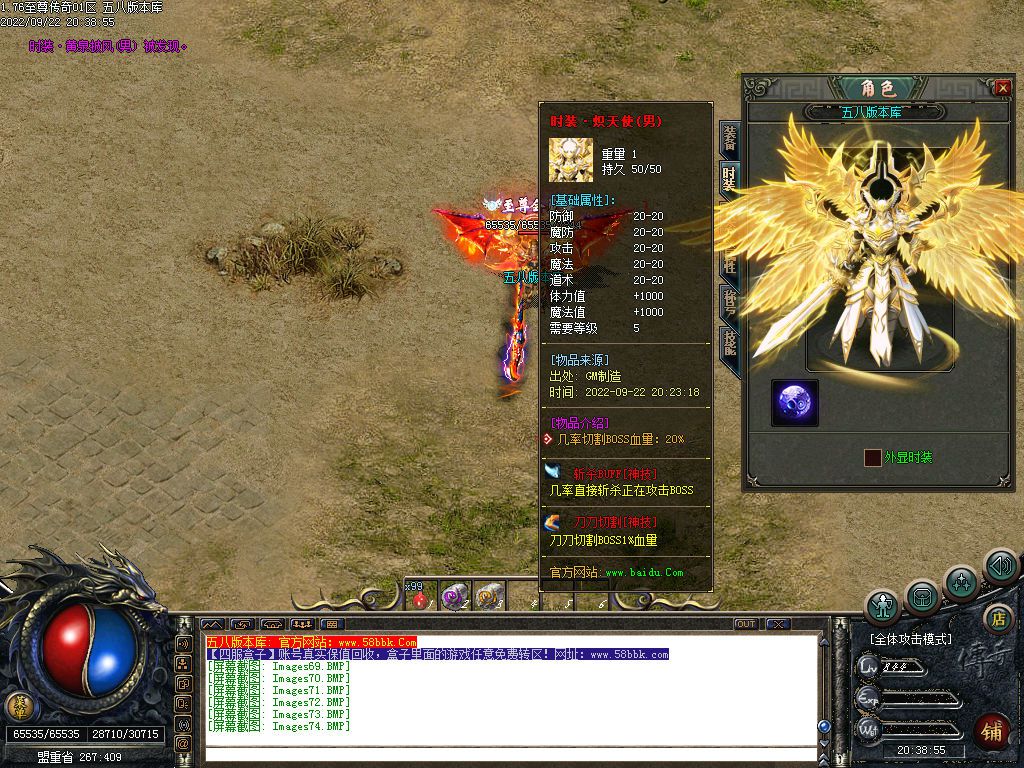Close the 角色 character panel
Image resolution: width=1024 pixels, height=768 pixels.
1003,88
